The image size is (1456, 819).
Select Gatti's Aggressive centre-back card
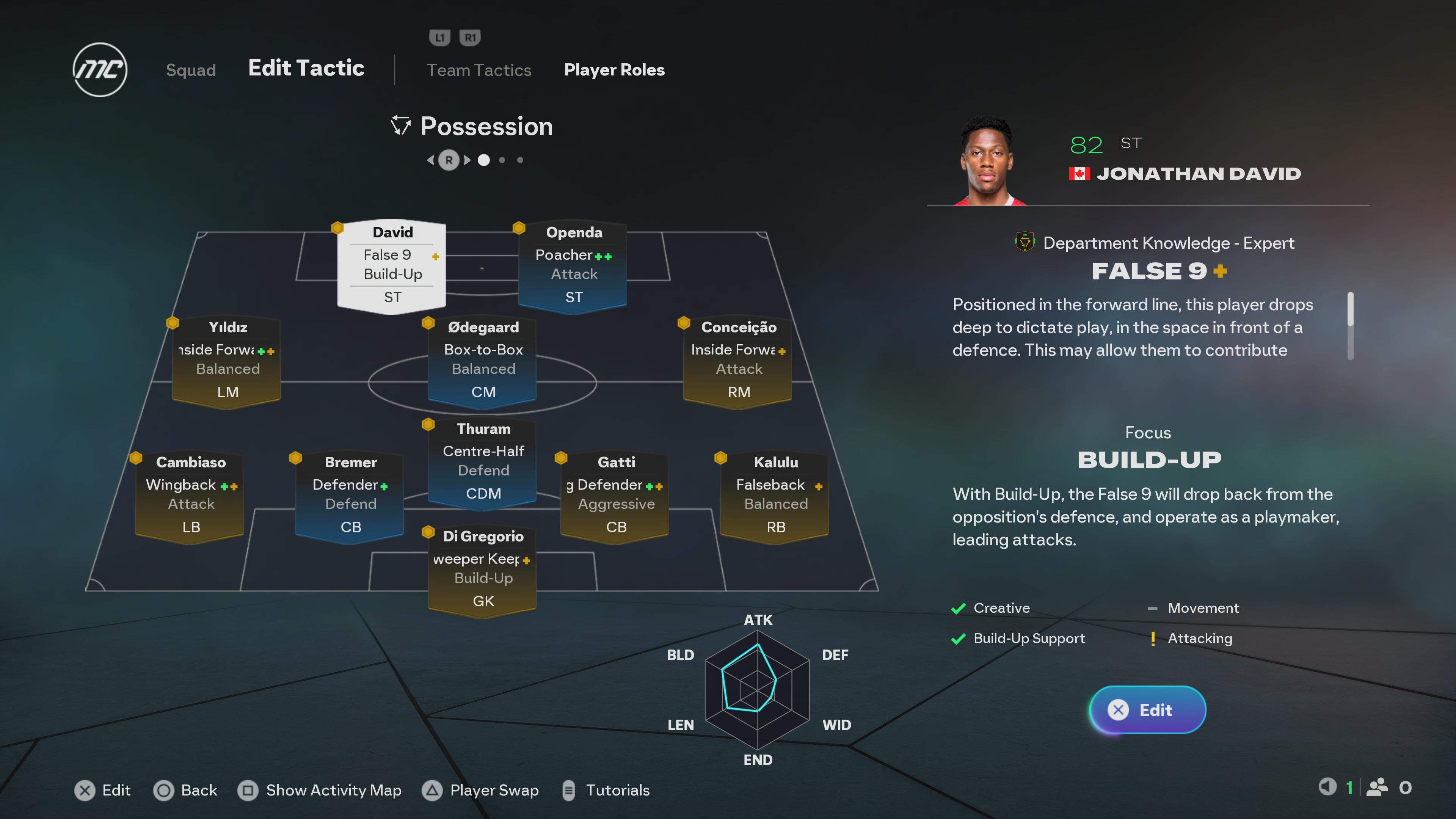click(x=615, y=494)
